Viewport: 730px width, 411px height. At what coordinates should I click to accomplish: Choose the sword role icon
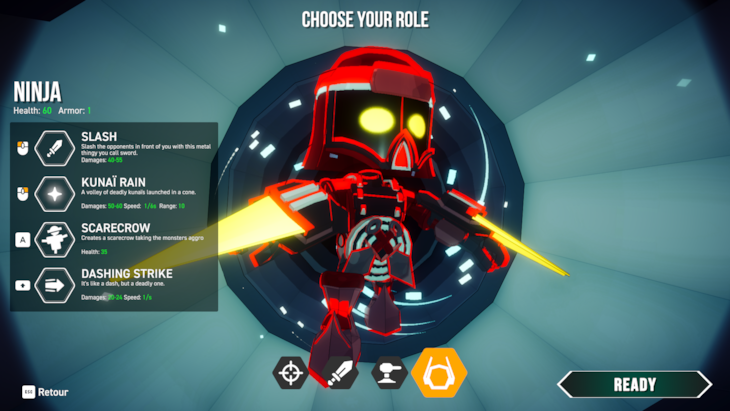click(342, 373)
